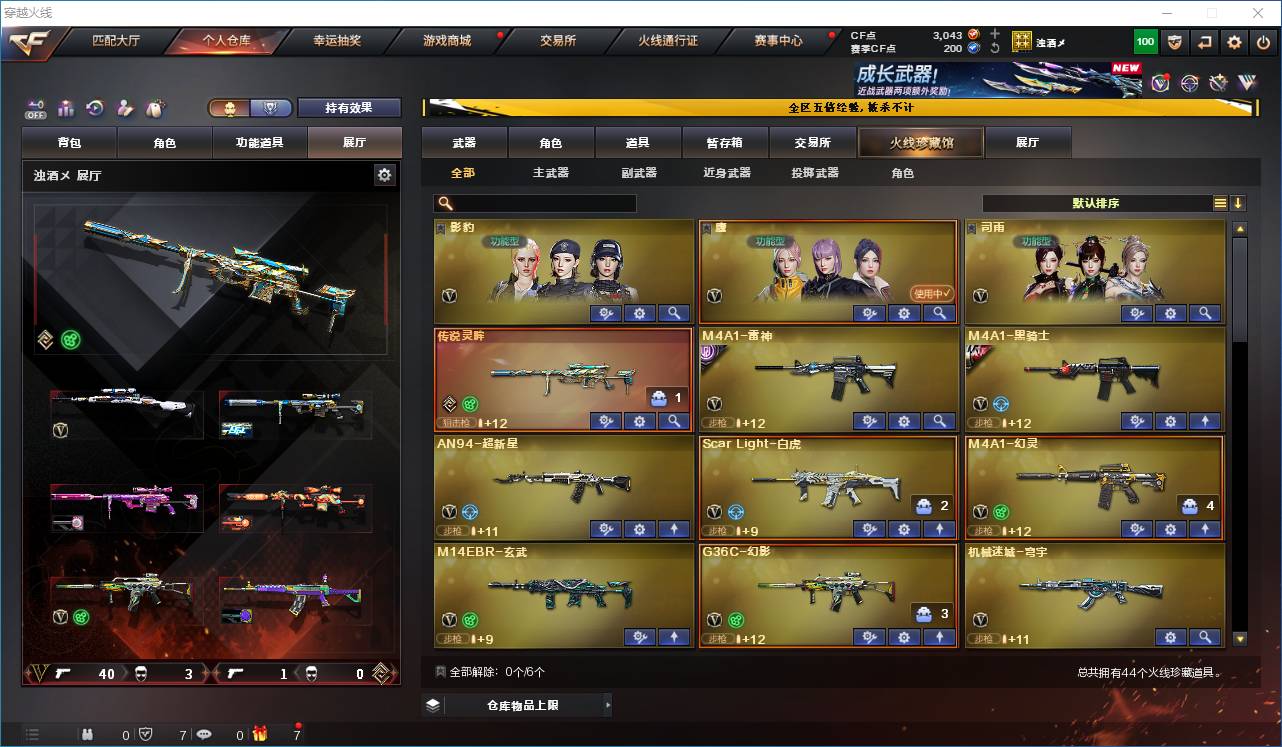Open the settings gear in the top-right toolbar
1282x747 pixels.
point(1232,42)
